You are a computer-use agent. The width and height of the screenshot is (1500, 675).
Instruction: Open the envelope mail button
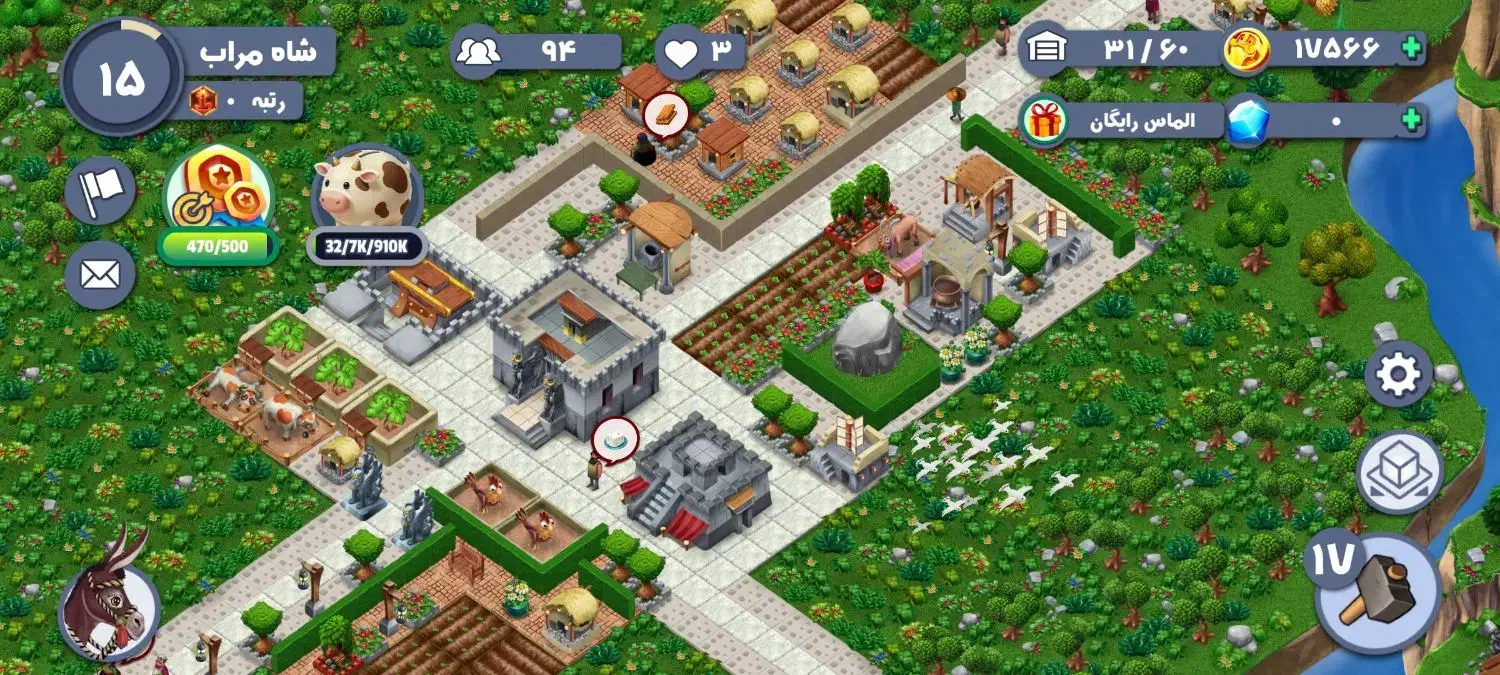coord(100,274)
